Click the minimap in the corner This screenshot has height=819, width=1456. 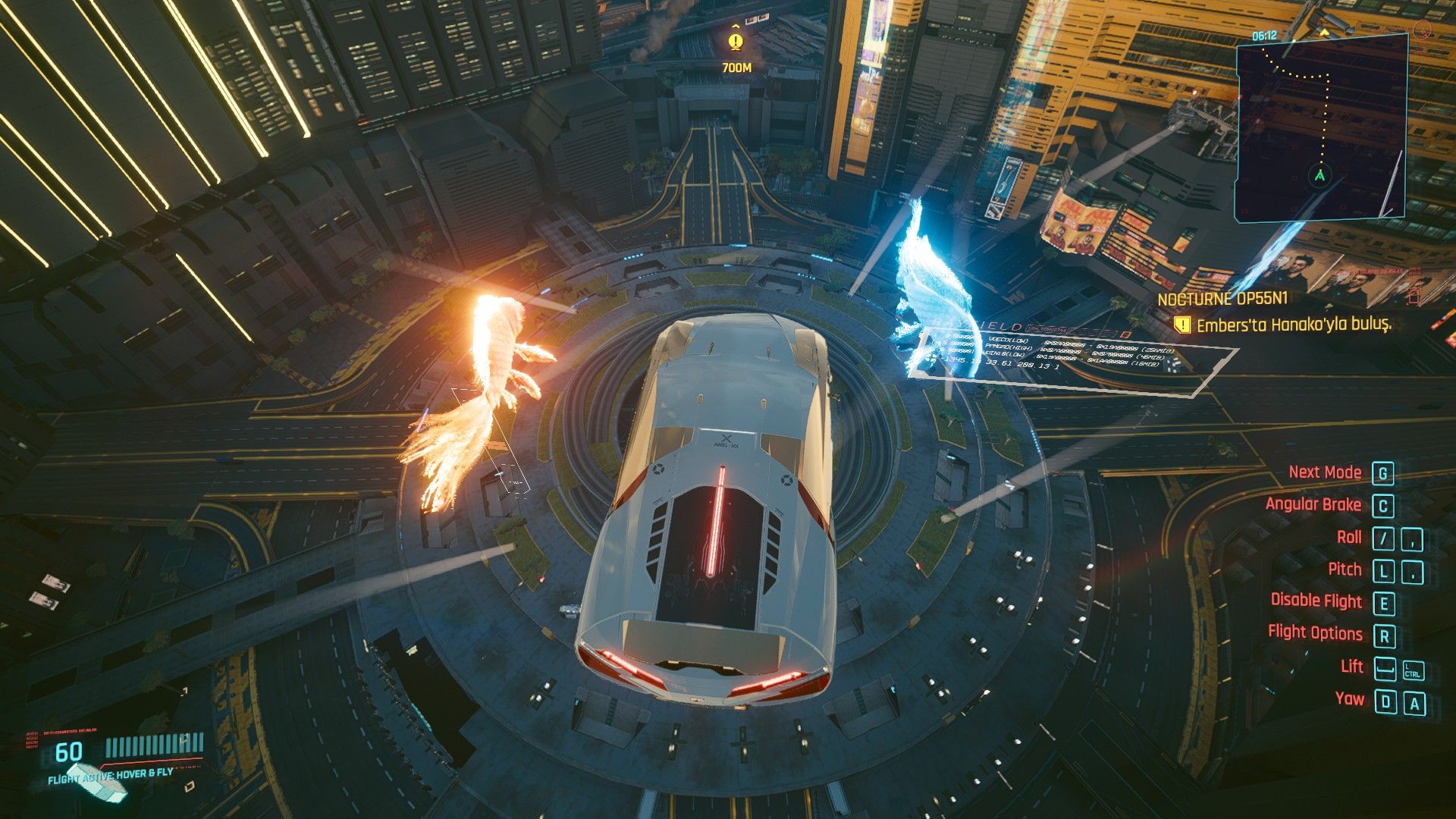(x=1320, y=129)
